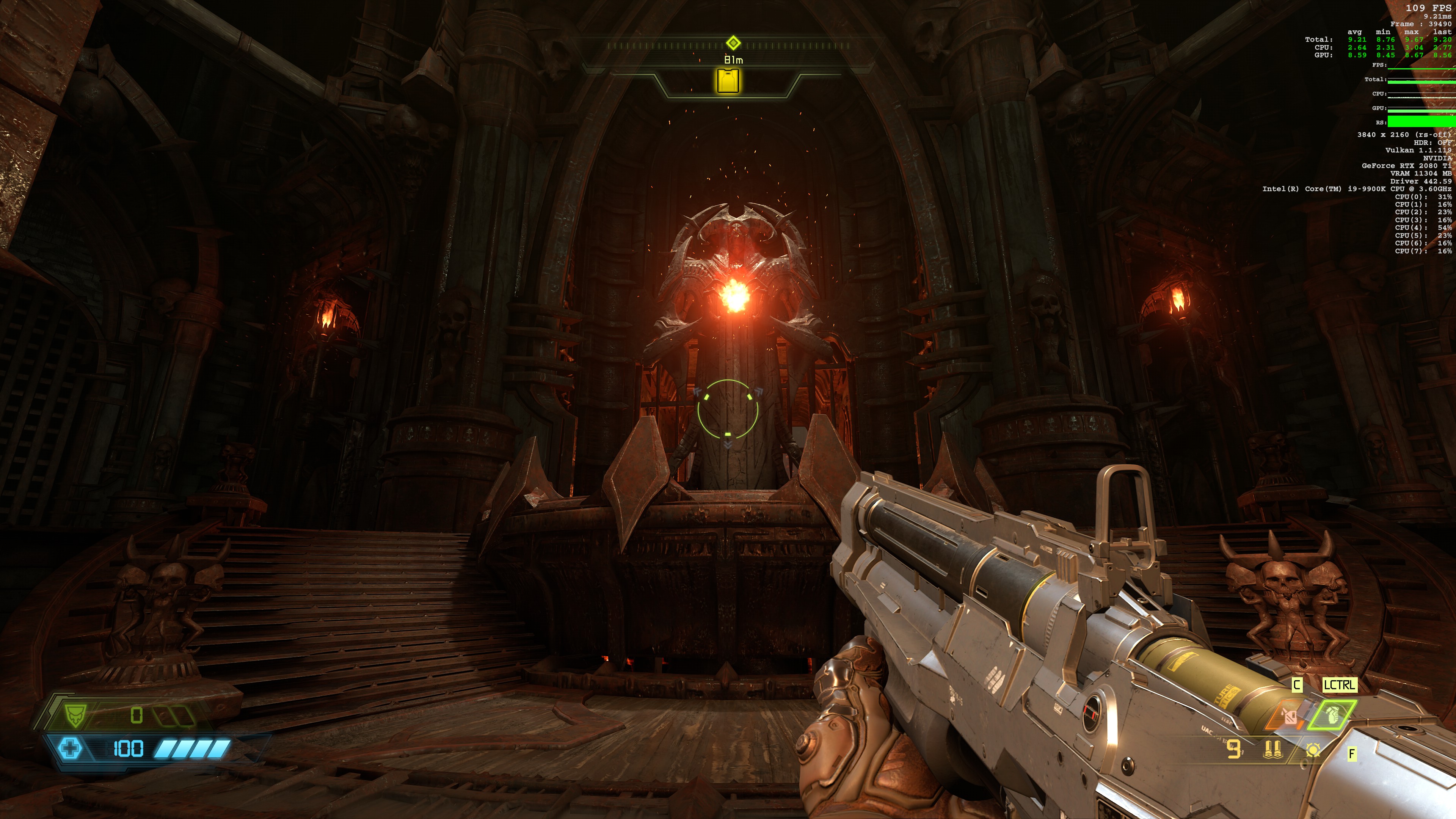Click the green armor shield icon
1456x819 pixels.
74,715
